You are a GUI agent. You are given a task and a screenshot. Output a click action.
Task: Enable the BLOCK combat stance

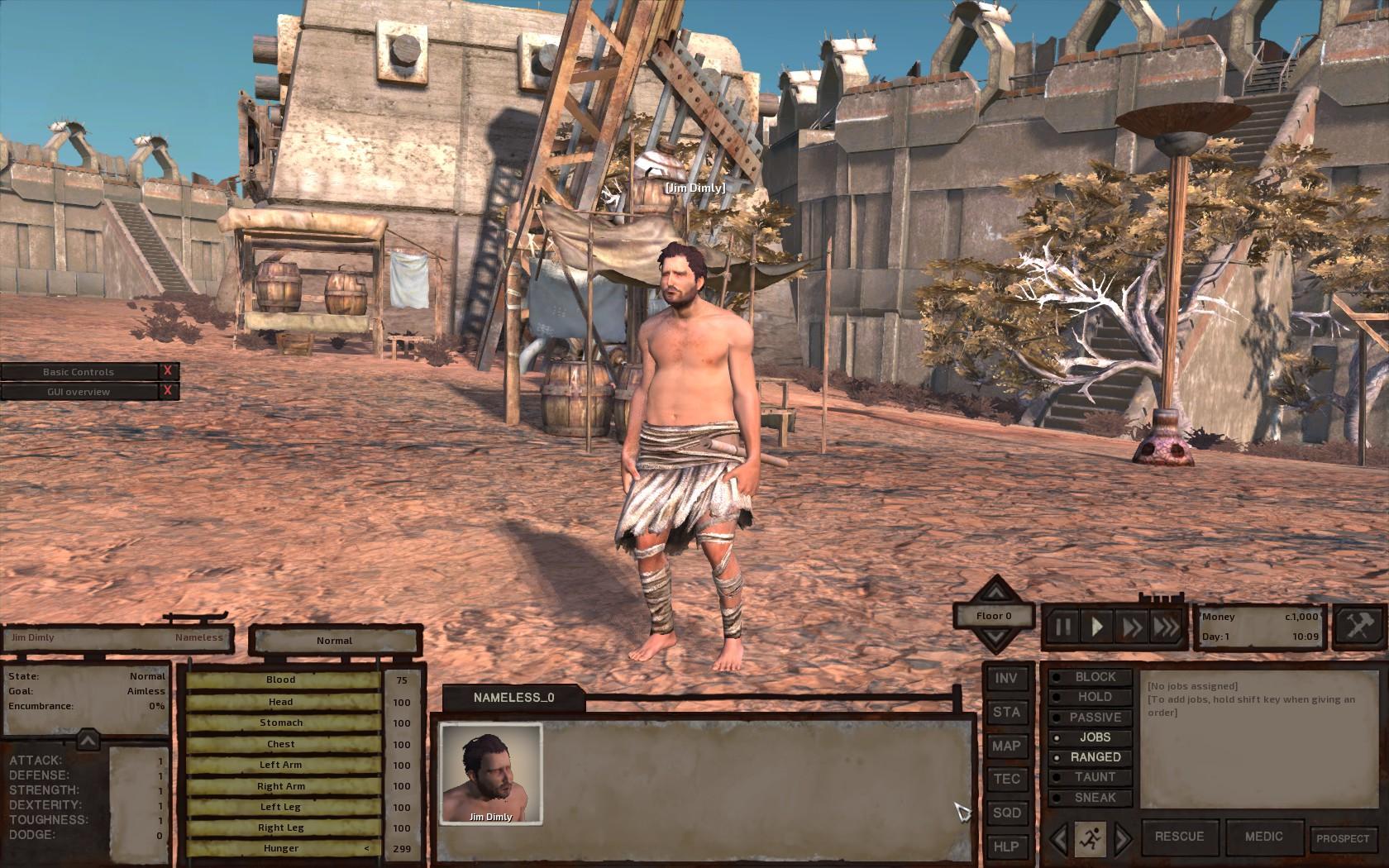pyautogui.click(x=1096, y=676)
